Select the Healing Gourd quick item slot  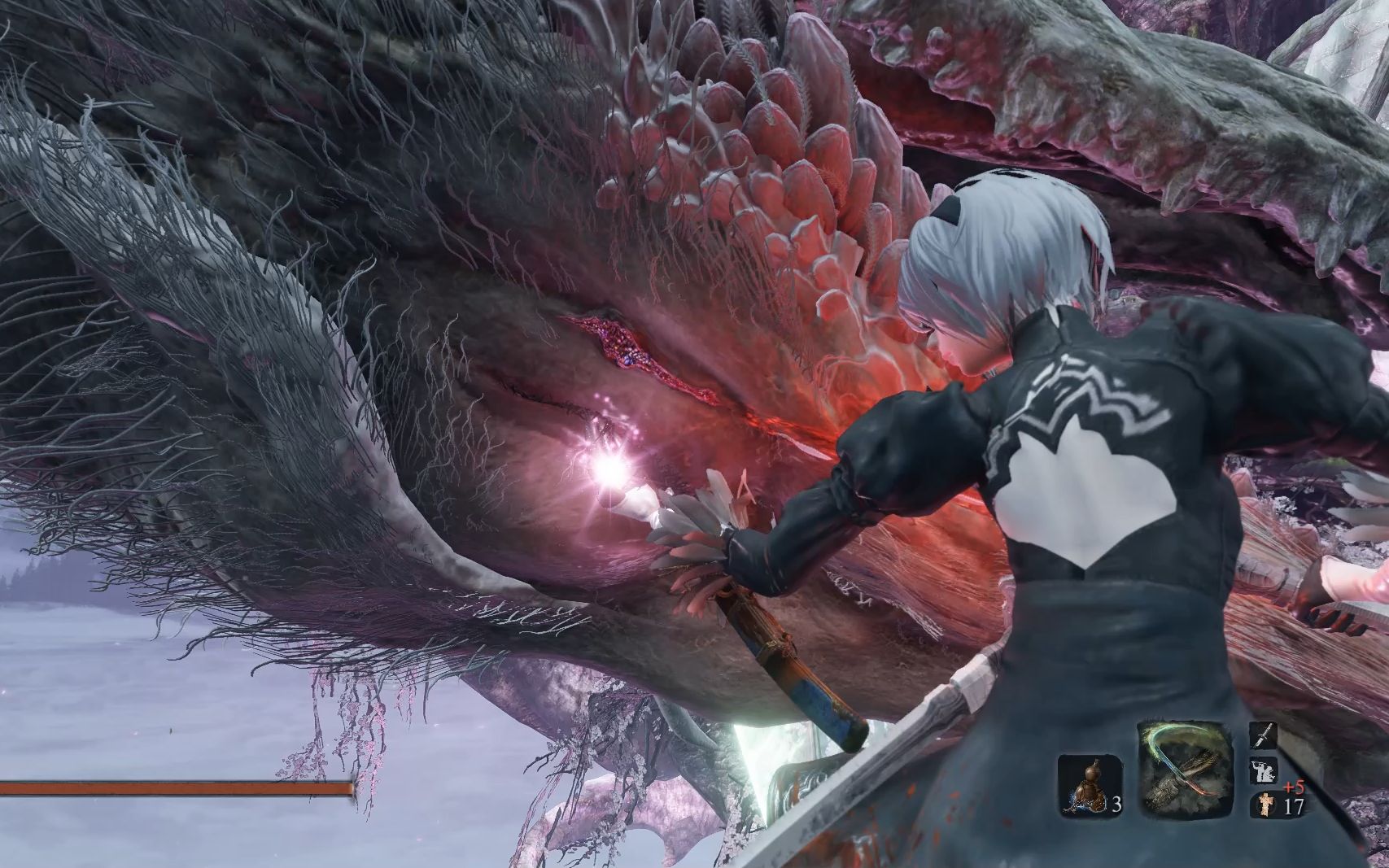[x=1089, y=784]
